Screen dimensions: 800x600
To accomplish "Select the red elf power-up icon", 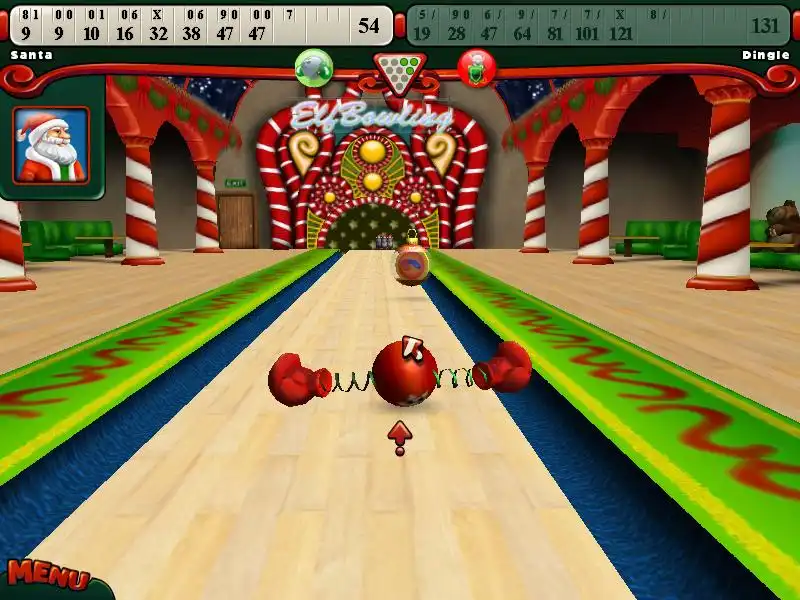I will tap(476, 68).
